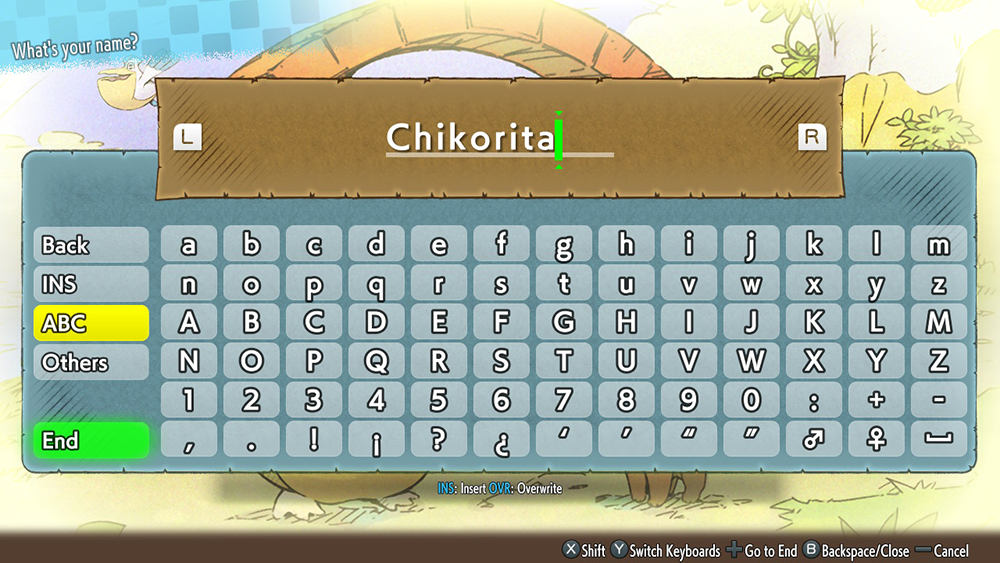Select the lowercase m key
The height and width of the screenshot is (563, 1000).
[x=938, y=245]
